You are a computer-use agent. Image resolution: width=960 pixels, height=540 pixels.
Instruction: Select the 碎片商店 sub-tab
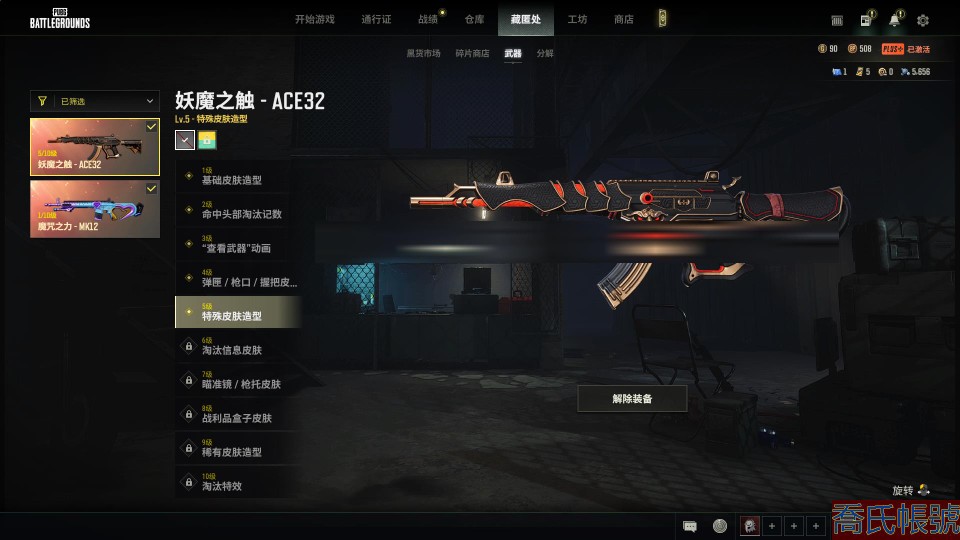(x=472, y=53)
